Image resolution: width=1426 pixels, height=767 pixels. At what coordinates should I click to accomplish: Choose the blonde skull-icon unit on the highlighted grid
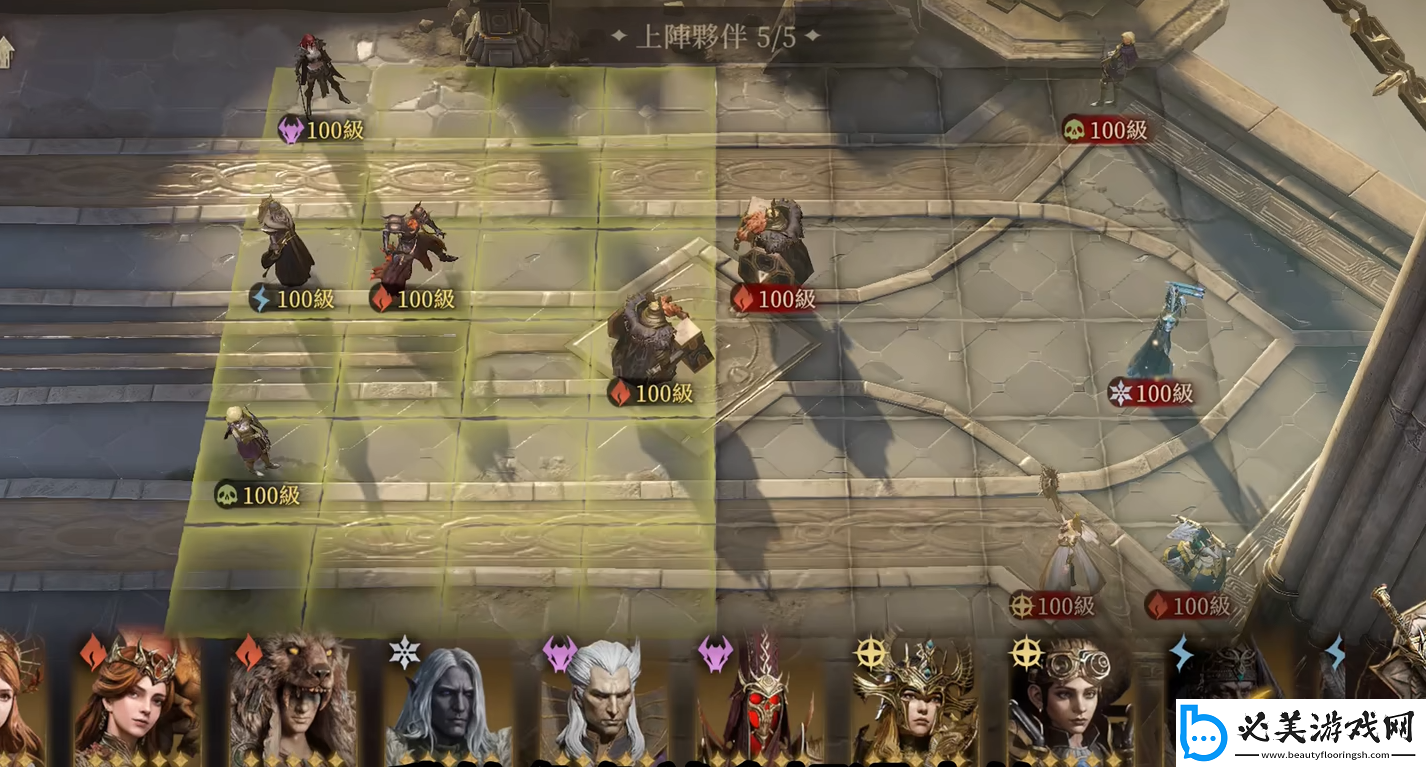[x=248, y=440]
